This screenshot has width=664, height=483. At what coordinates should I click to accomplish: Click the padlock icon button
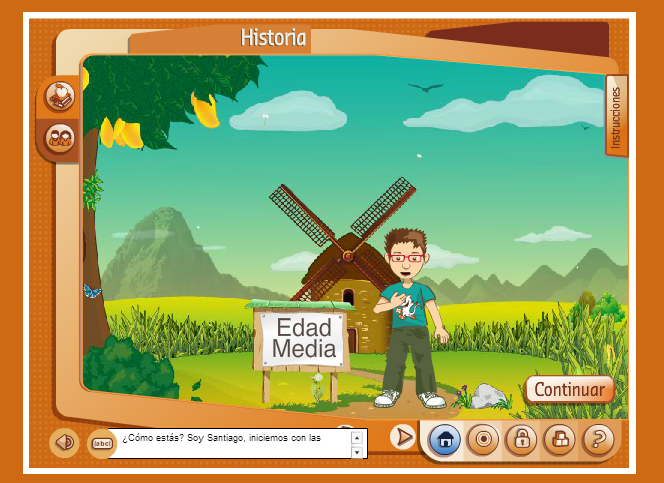coord(521,438)
